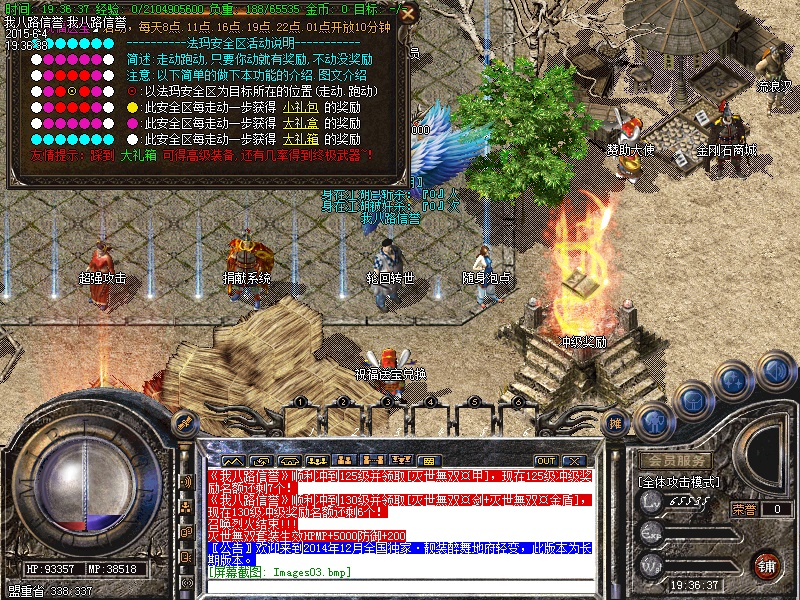Open the 大礼盒 reward link

299,123
